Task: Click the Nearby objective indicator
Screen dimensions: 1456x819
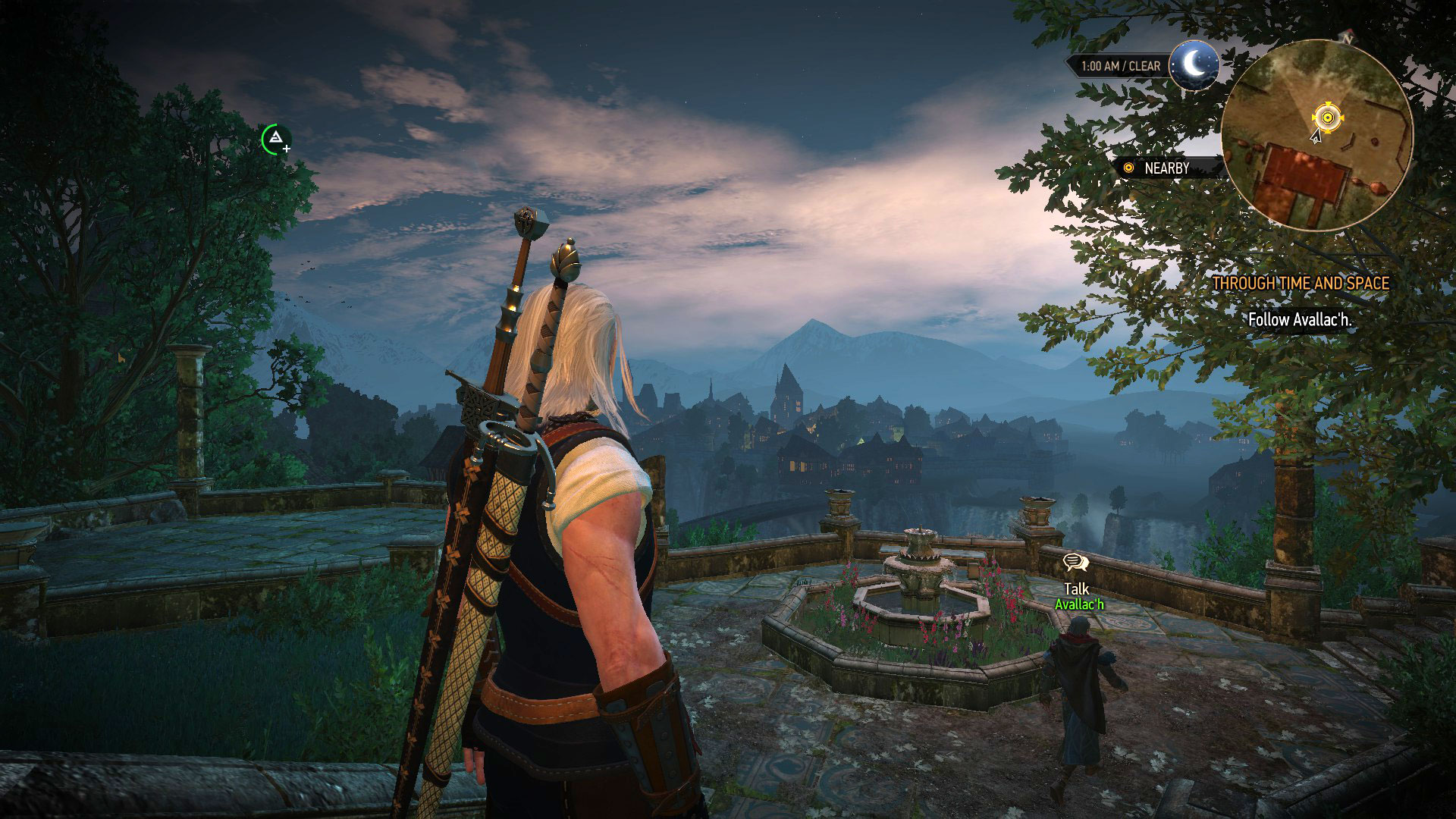Action: click(x=1166, y=168)
